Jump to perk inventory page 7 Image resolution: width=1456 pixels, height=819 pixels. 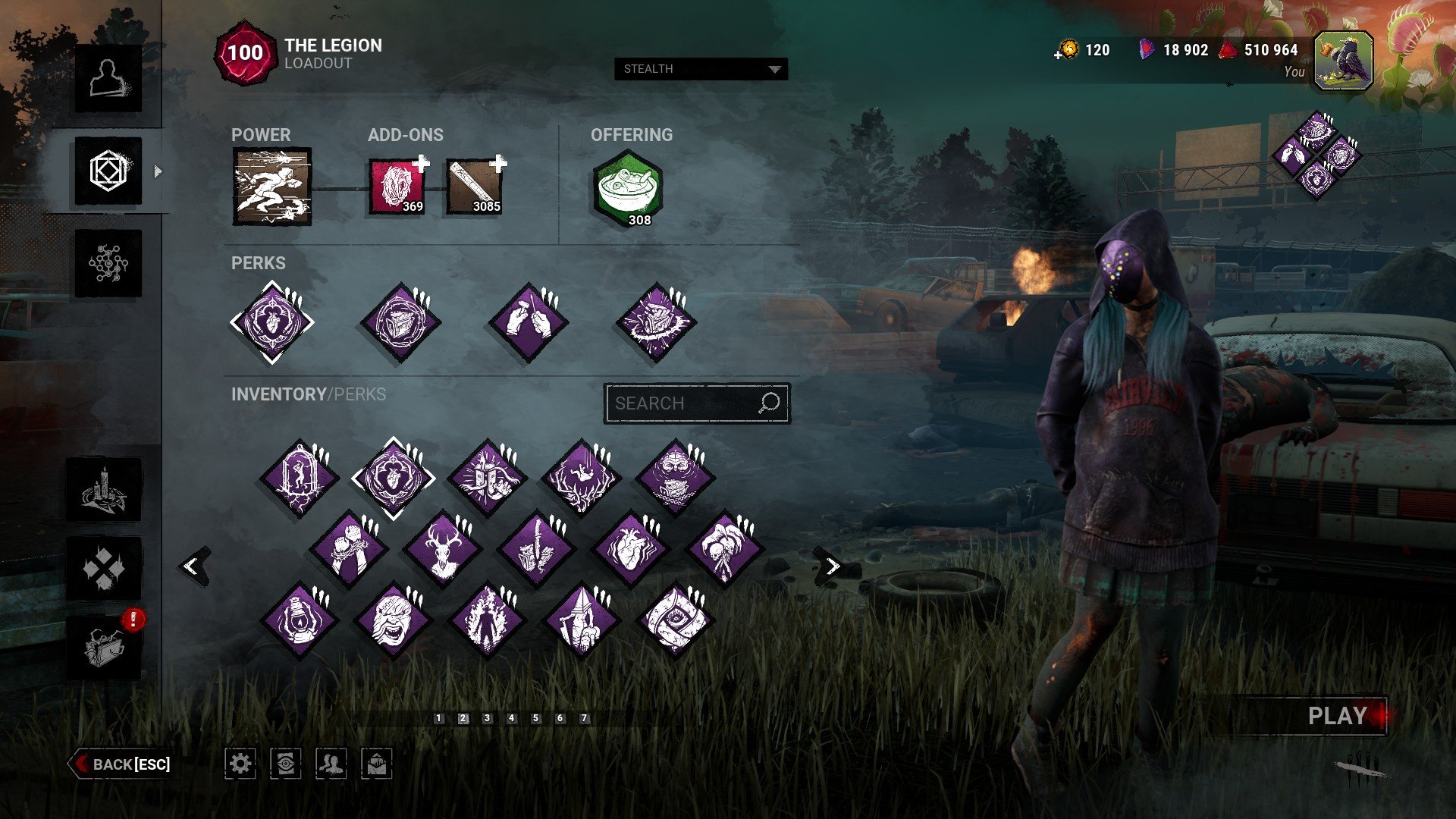pos(584,718)
